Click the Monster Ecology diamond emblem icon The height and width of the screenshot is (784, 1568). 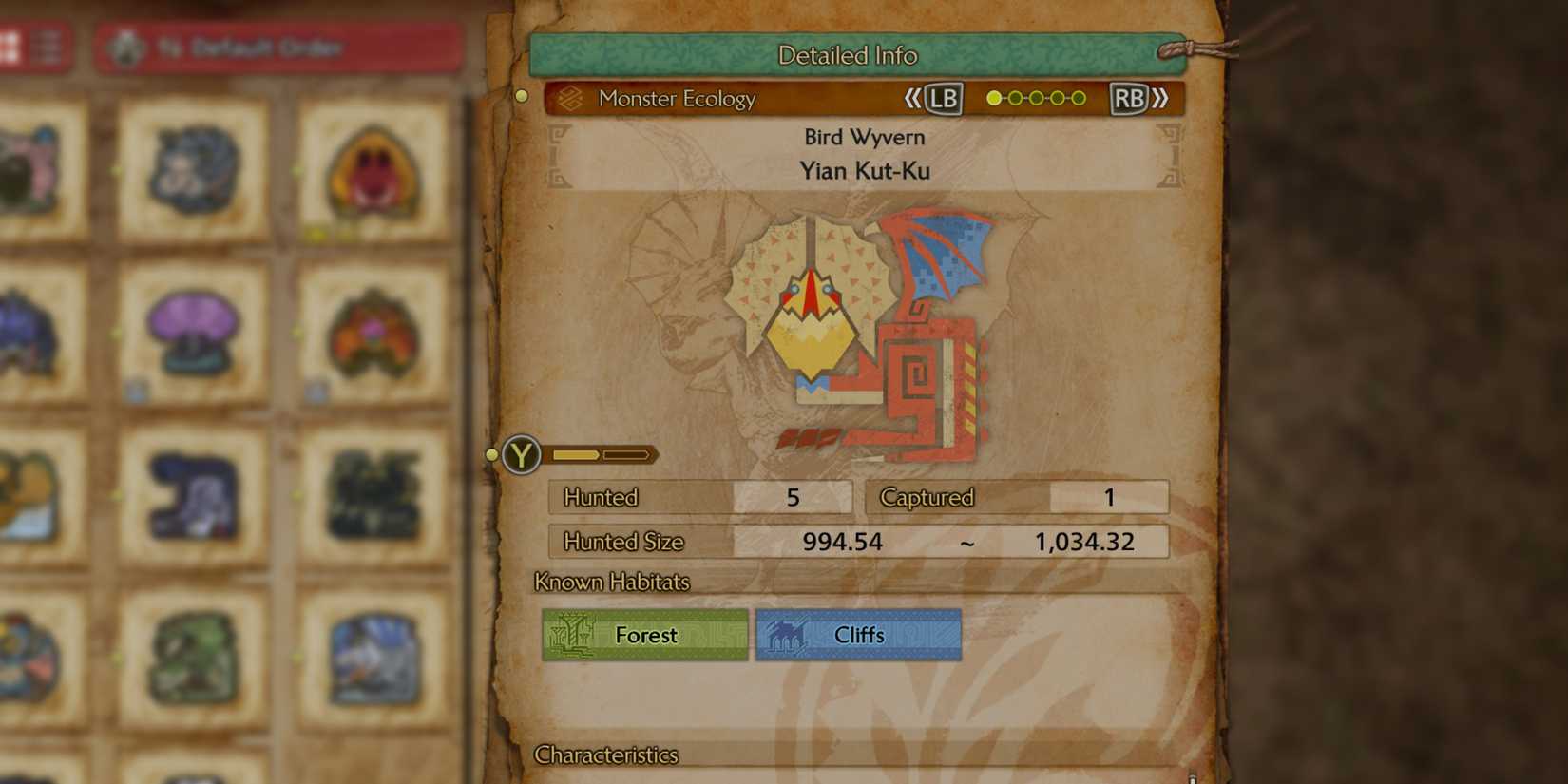(x=572, y=98)
